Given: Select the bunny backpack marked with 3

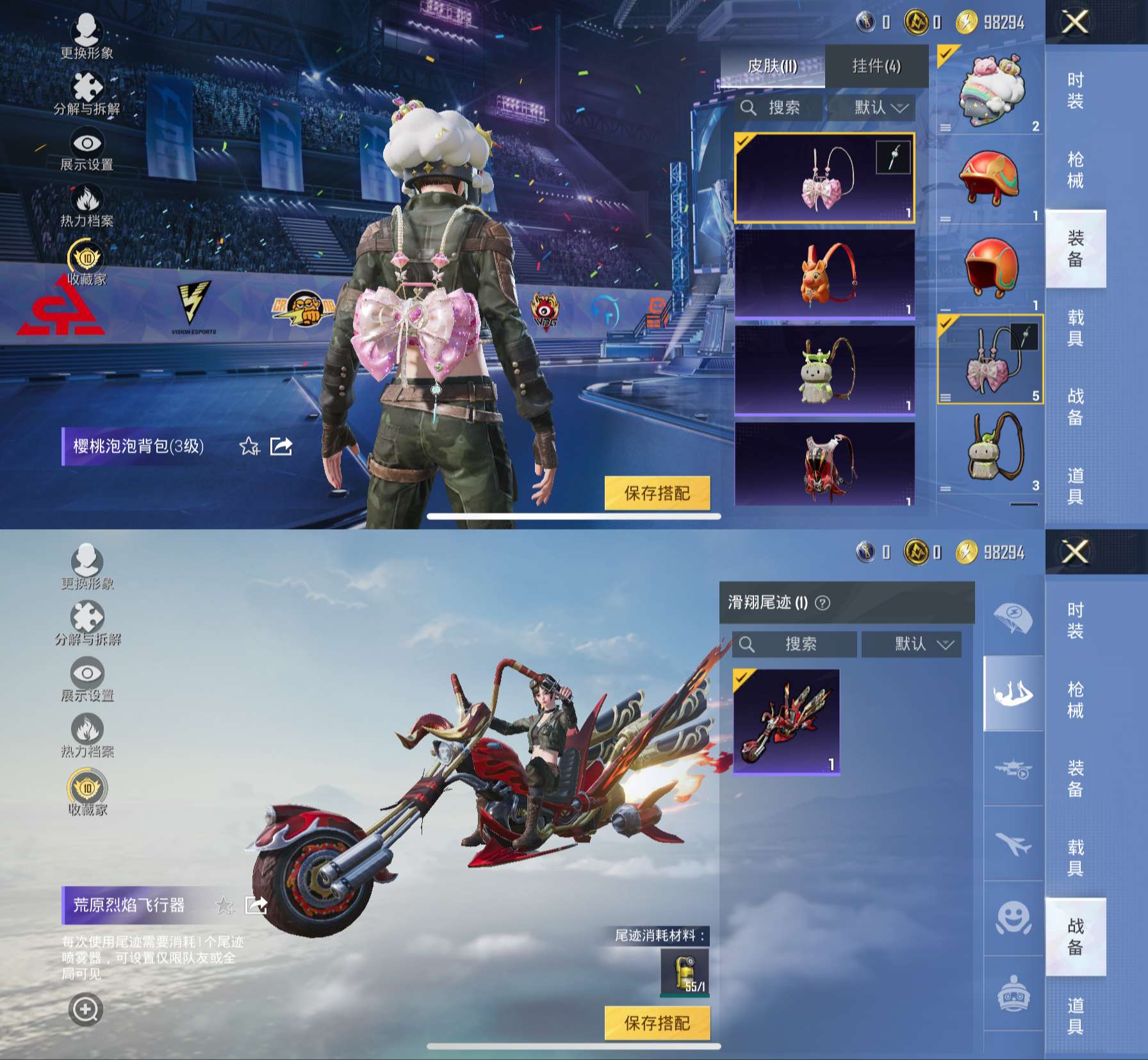Looking at the screenshot, I should click(x=990, y=450).
